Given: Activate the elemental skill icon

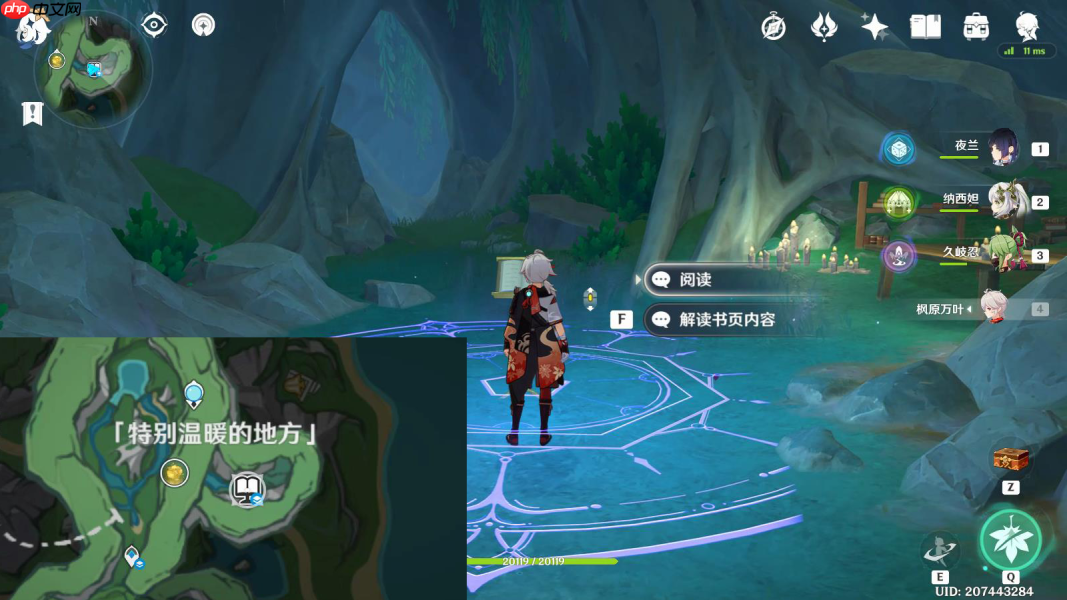Looking at the screenshot, I should point(940,550).
